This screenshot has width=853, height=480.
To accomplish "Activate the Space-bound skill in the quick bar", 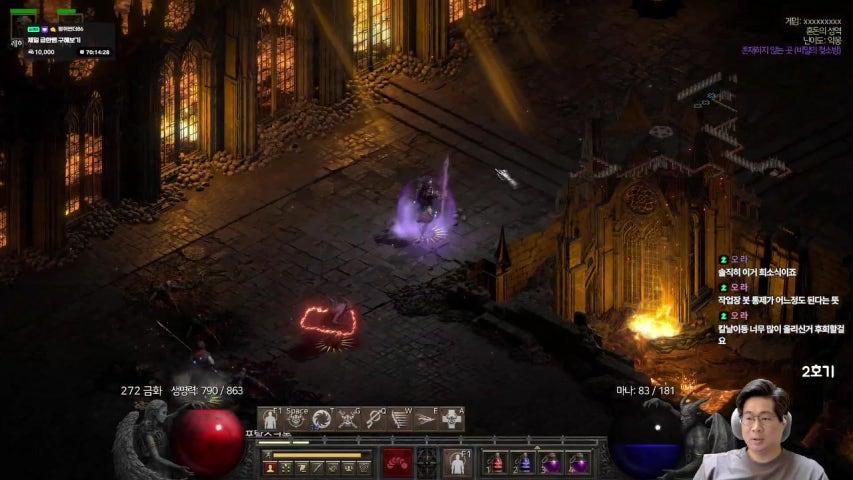I will [x=297, y=419].
